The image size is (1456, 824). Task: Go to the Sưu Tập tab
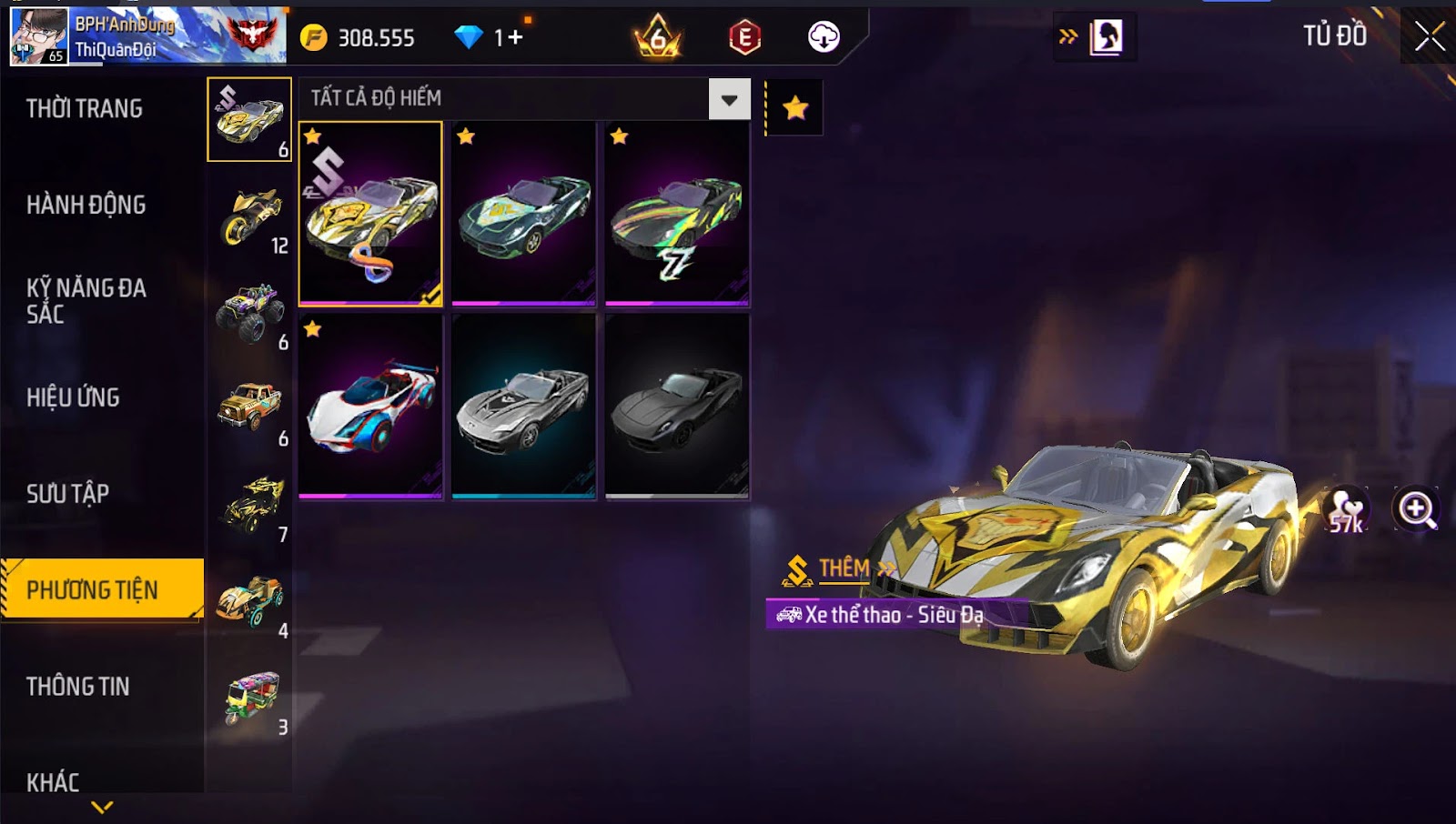pos(68,494)
